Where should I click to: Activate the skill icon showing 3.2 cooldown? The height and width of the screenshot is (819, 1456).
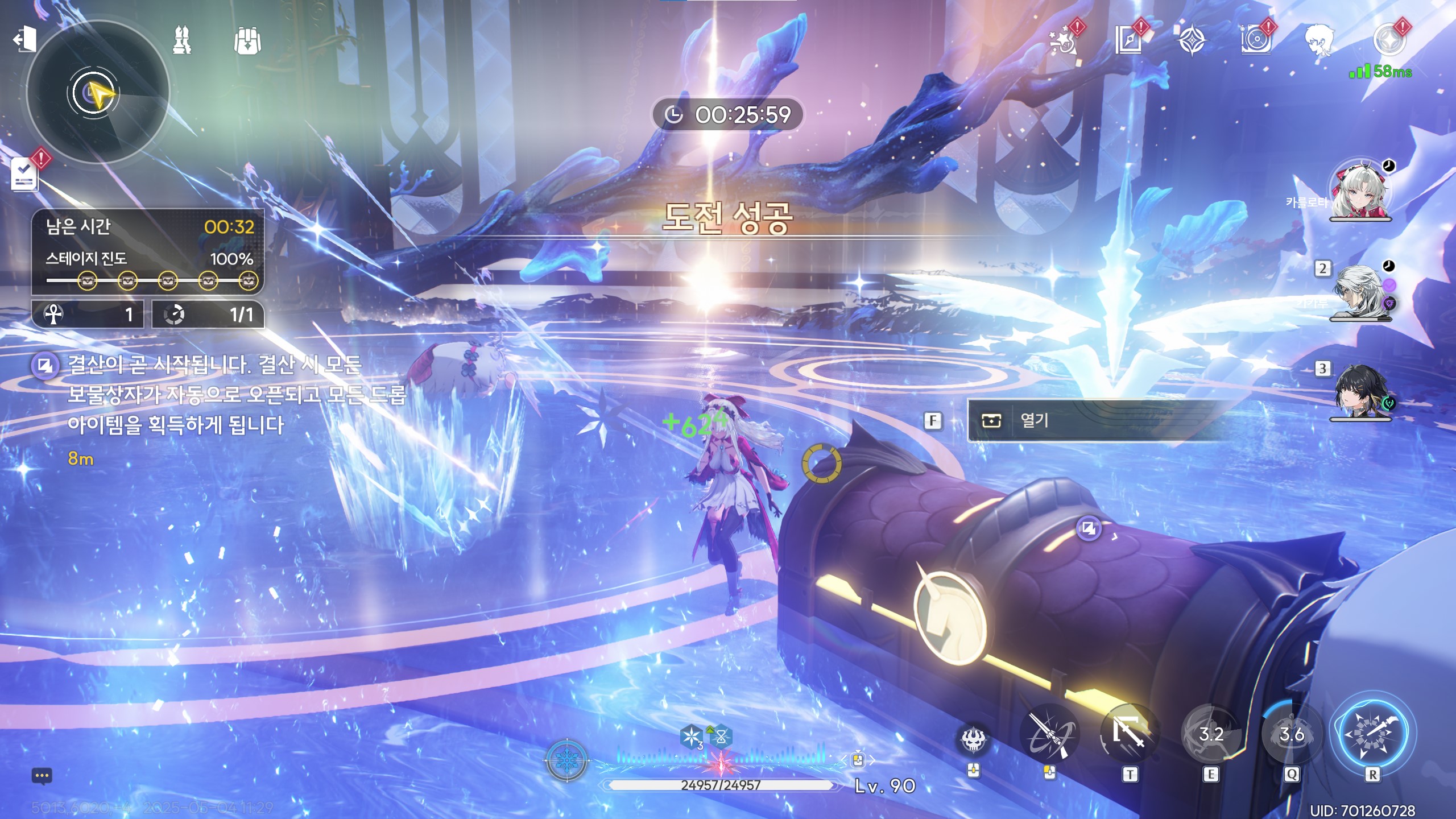[x=1210, y=735]
